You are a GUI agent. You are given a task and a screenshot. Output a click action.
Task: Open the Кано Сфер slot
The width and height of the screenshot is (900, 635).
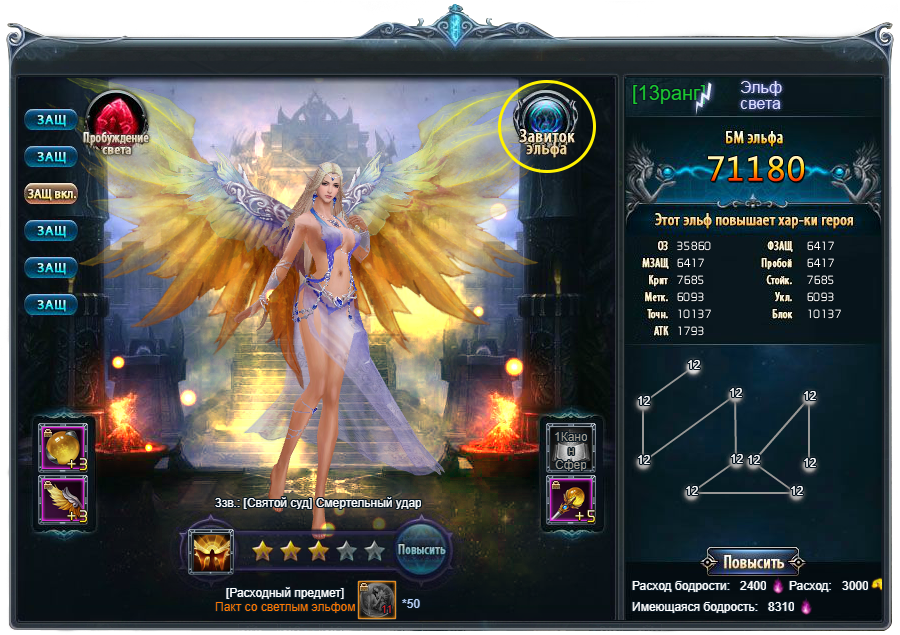coord(571,446)
